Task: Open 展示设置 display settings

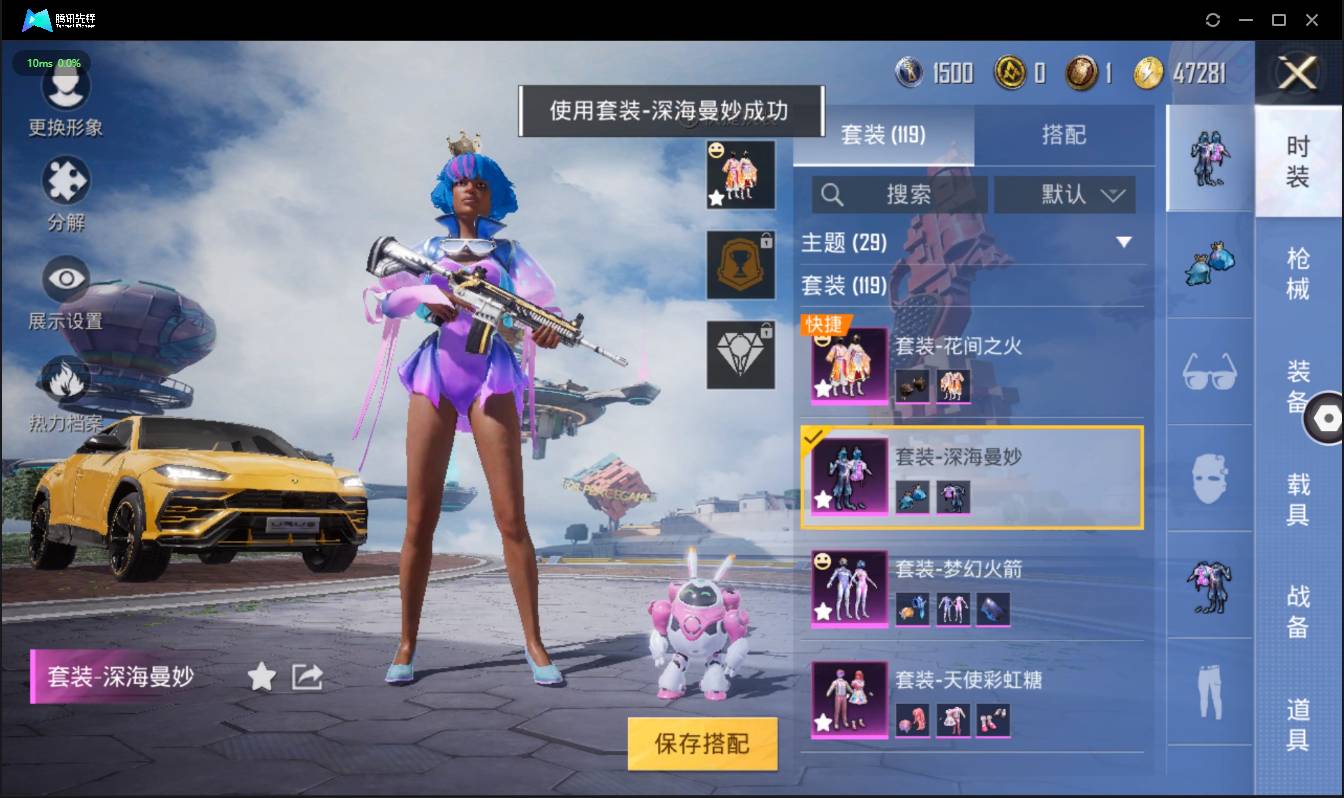Action: [66, 291]
